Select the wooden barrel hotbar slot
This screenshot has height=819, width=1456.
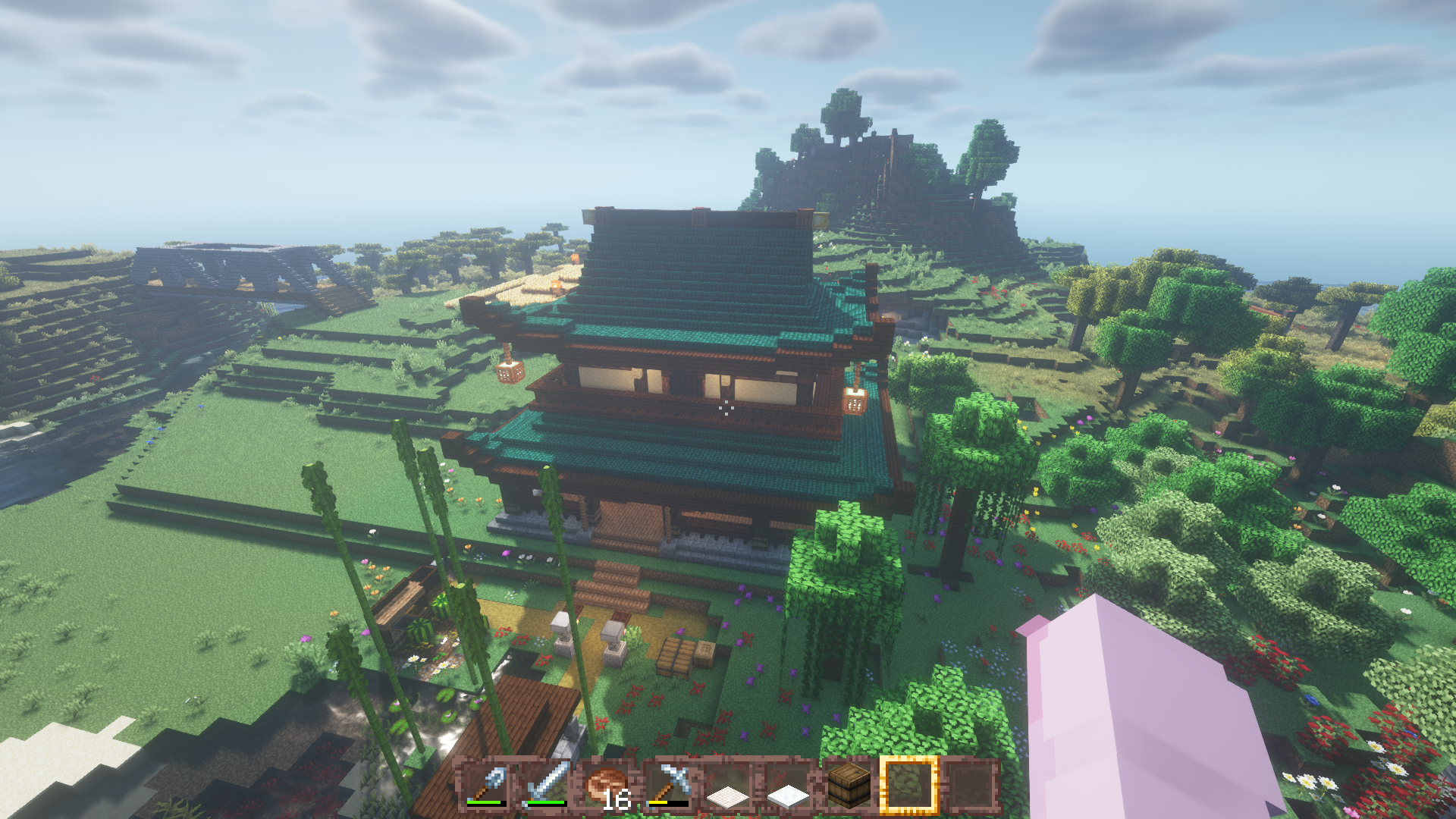click(848, 784)
